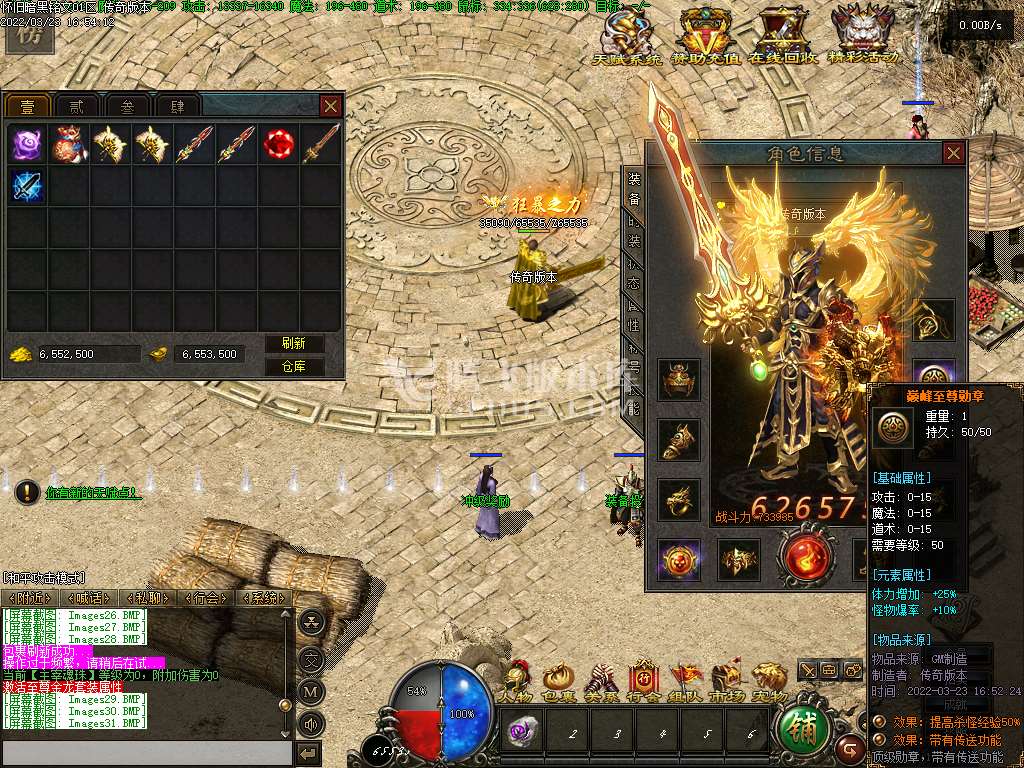This screenshot has width=1024, height=768.
Task: Pick the blue glowing sword item
Action: coord(27,187)
